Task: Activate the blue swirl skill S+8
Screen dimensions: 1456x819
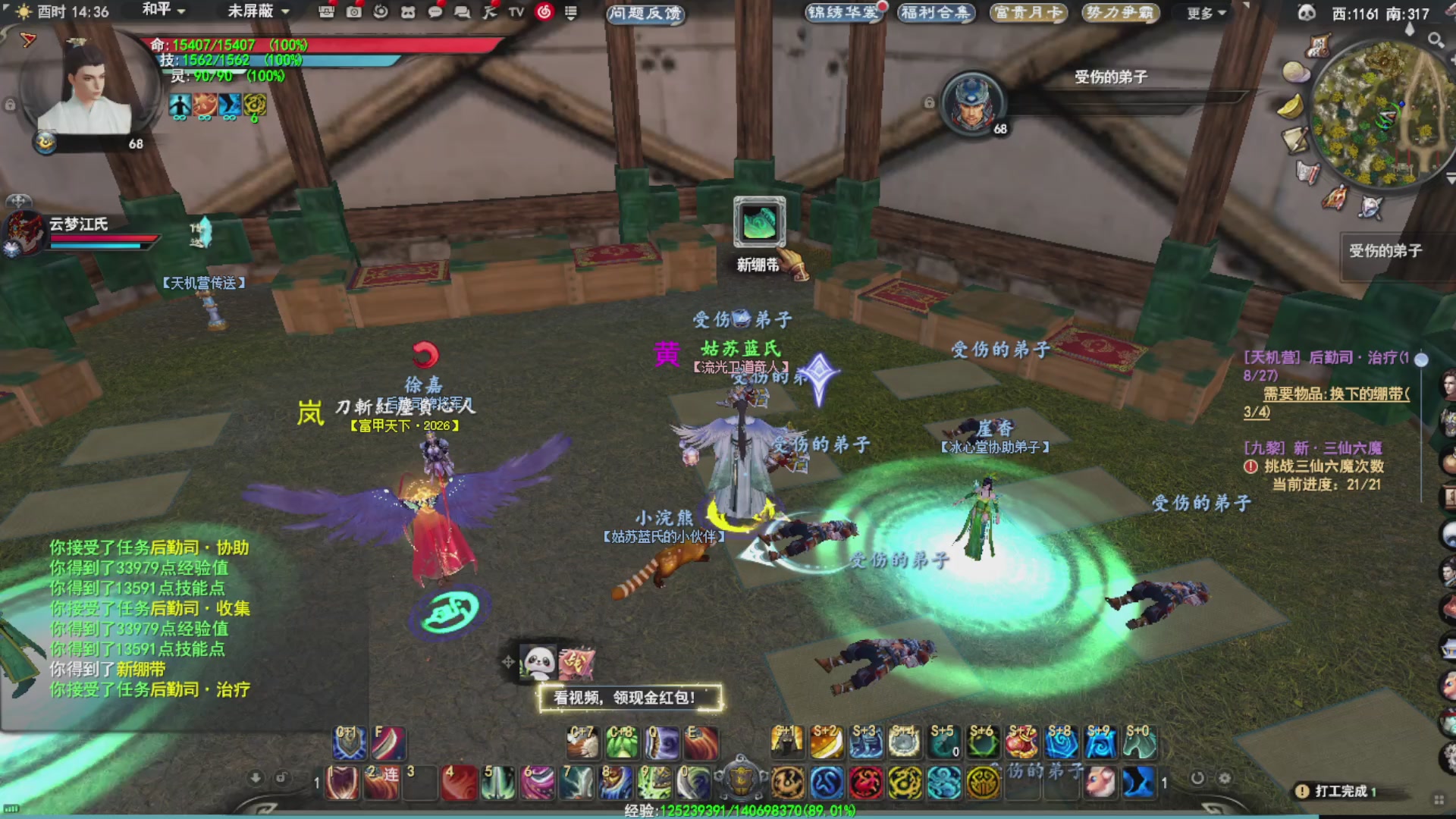Action: pos(1061,742)
